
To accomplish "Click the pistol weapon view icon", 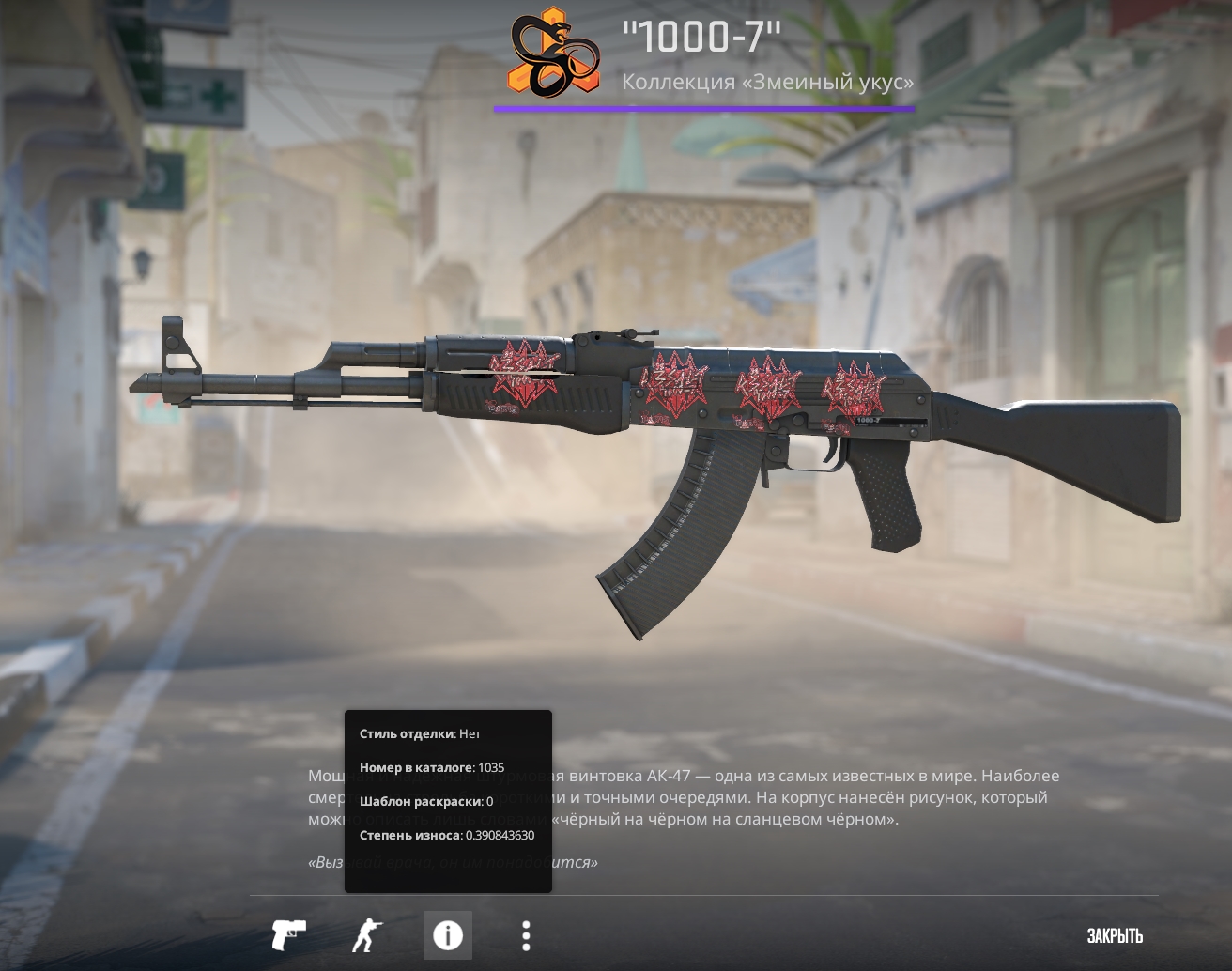I will [x=289, y=935].
